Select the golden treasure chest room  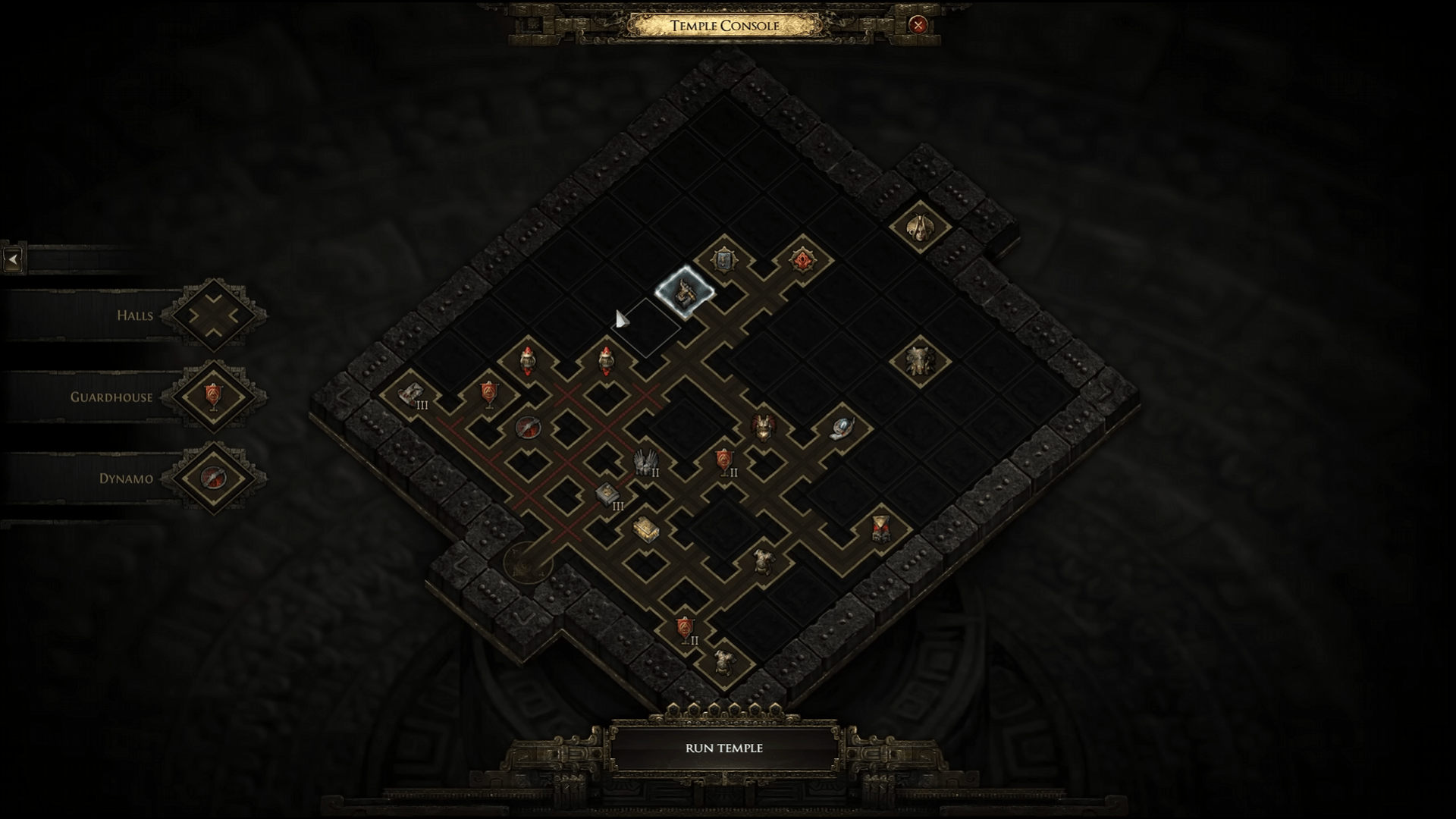(645, 529)
